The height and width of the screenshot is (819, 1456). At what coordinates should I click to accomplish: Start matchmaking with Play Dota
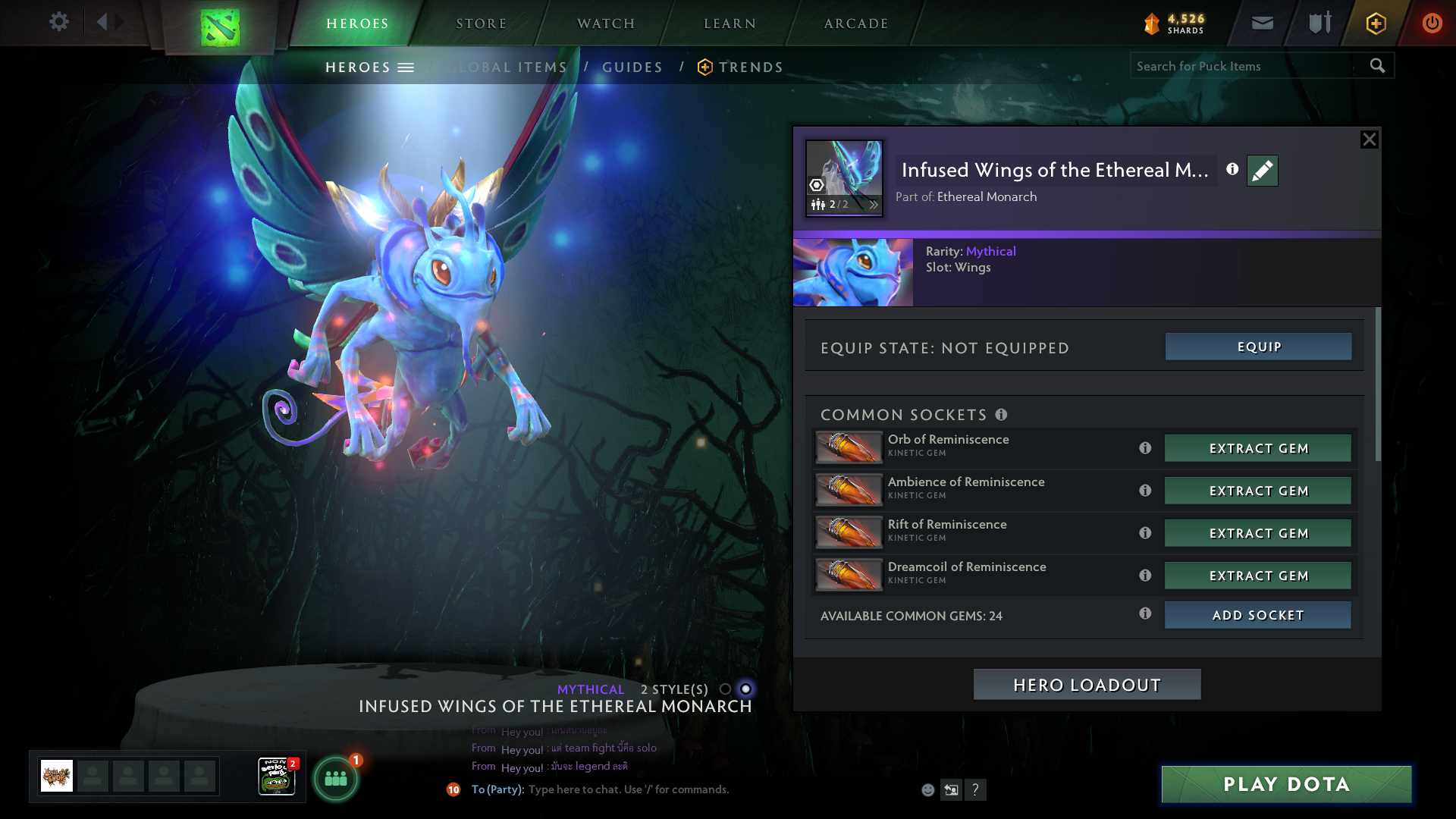pos(1286,784)
